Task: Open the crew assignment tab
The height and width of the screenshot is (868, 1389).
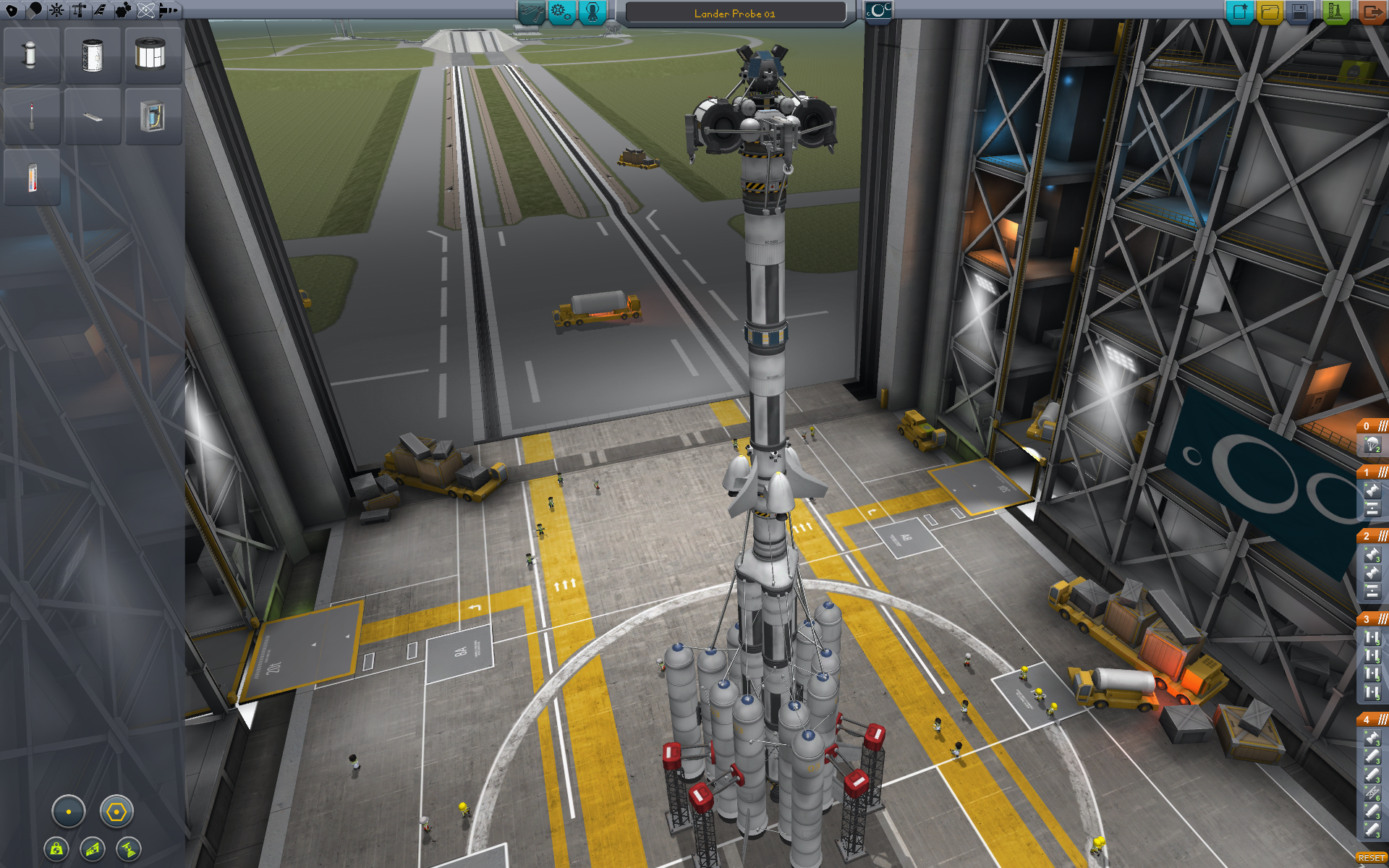Action: click(x=592, y=12)
